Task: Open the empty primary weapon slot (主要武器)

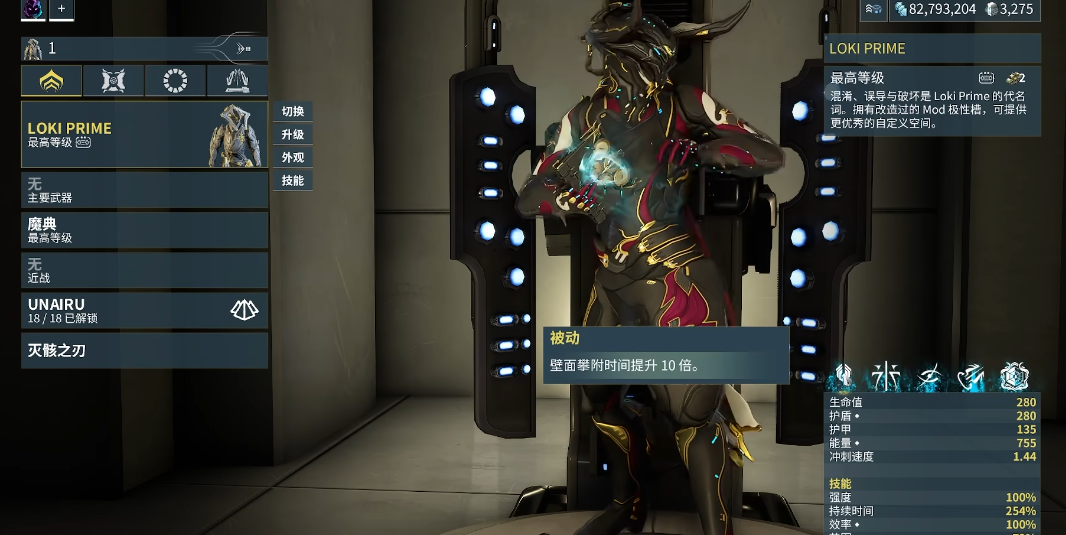Action: click(x=144, y=190)
